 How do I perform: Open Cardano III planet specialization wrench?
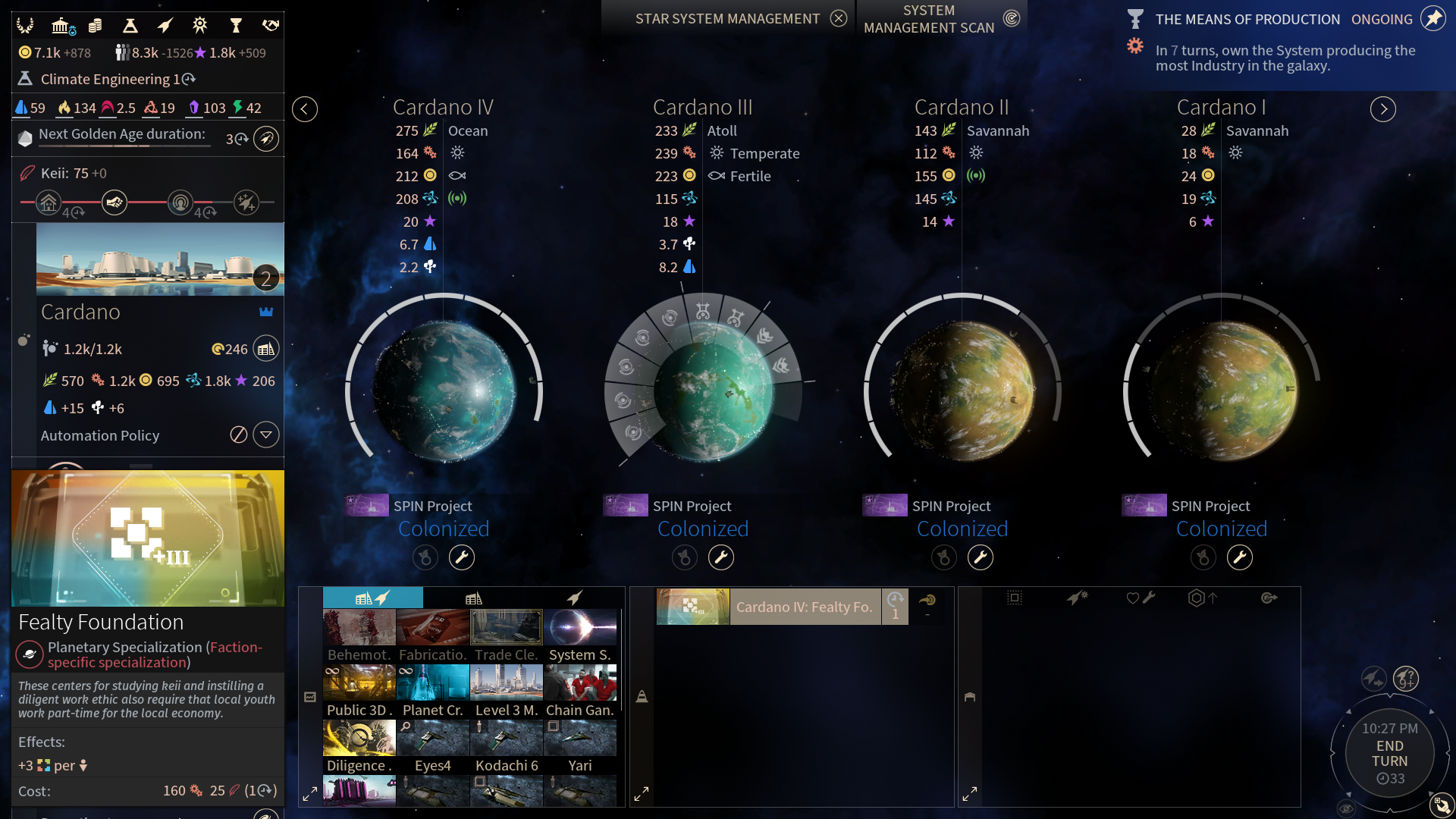click(x=721, y=558)
